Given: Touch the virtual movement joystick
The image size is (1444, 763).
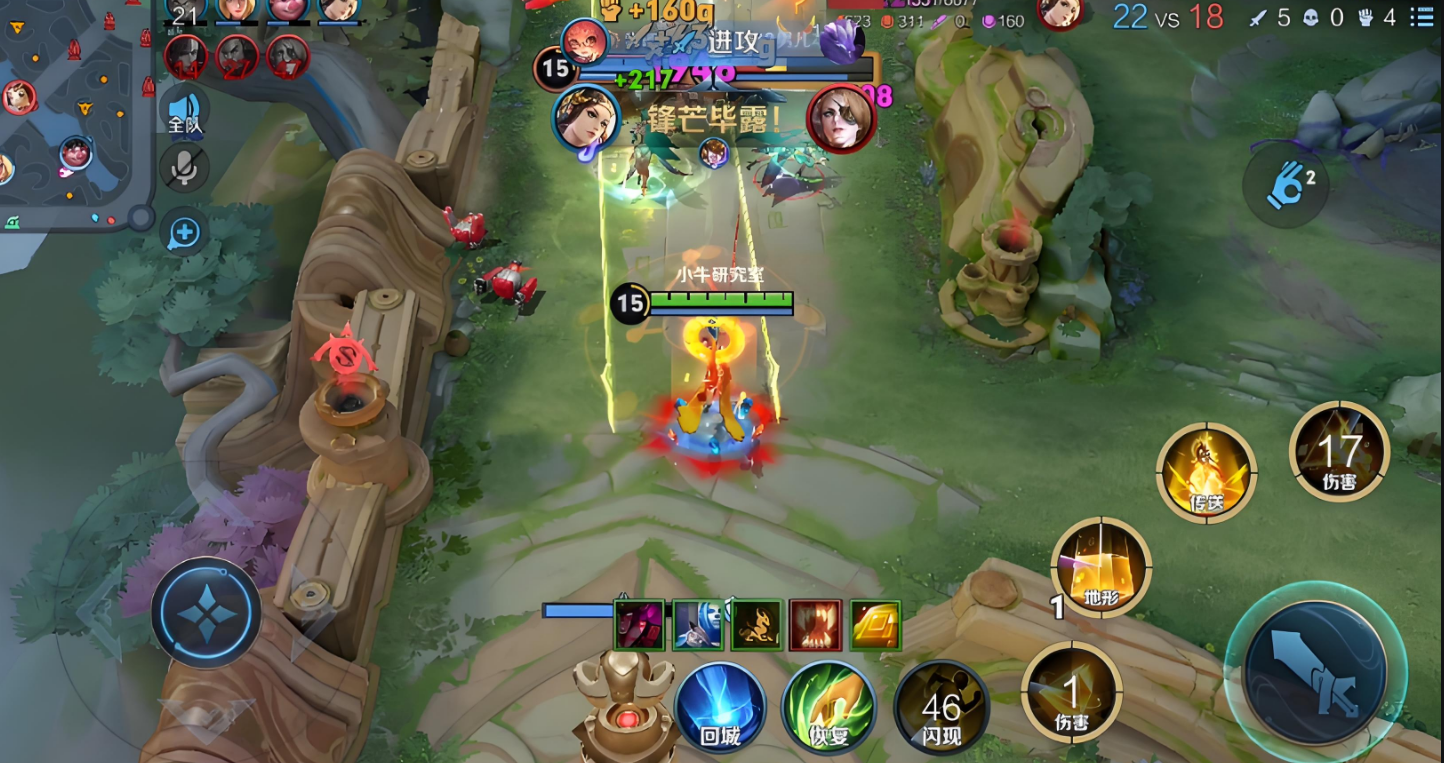Looking at the screenshot, I should 207,612.
